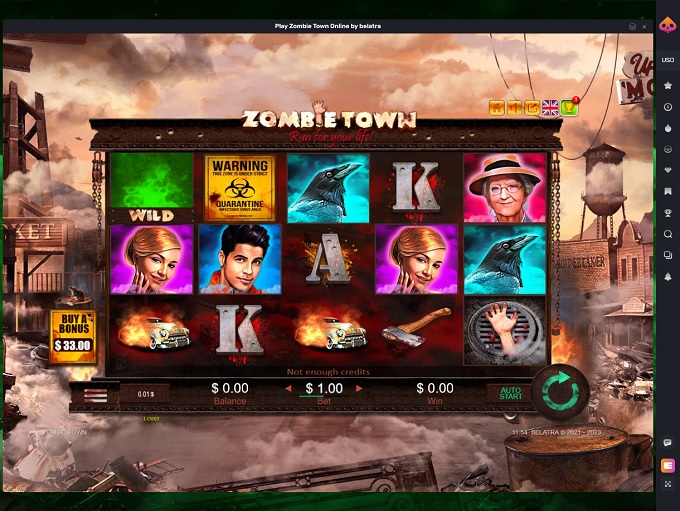This screenshot has height=511, width=680.
Task: Open the sidebar star favorites icon
Action: 667,86
